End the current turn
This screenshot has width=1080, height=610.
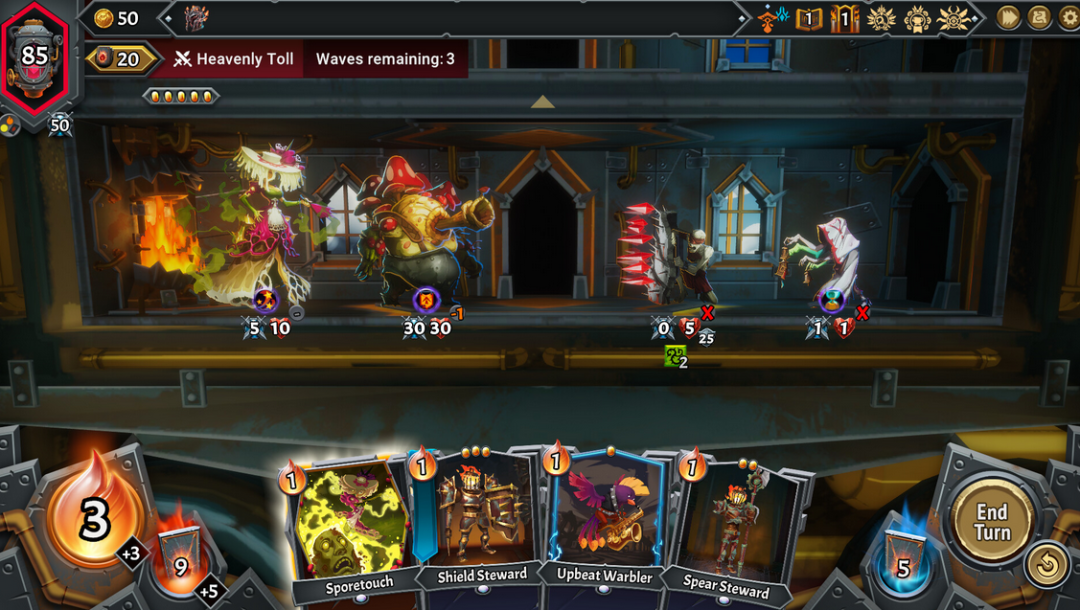(992, 522)
